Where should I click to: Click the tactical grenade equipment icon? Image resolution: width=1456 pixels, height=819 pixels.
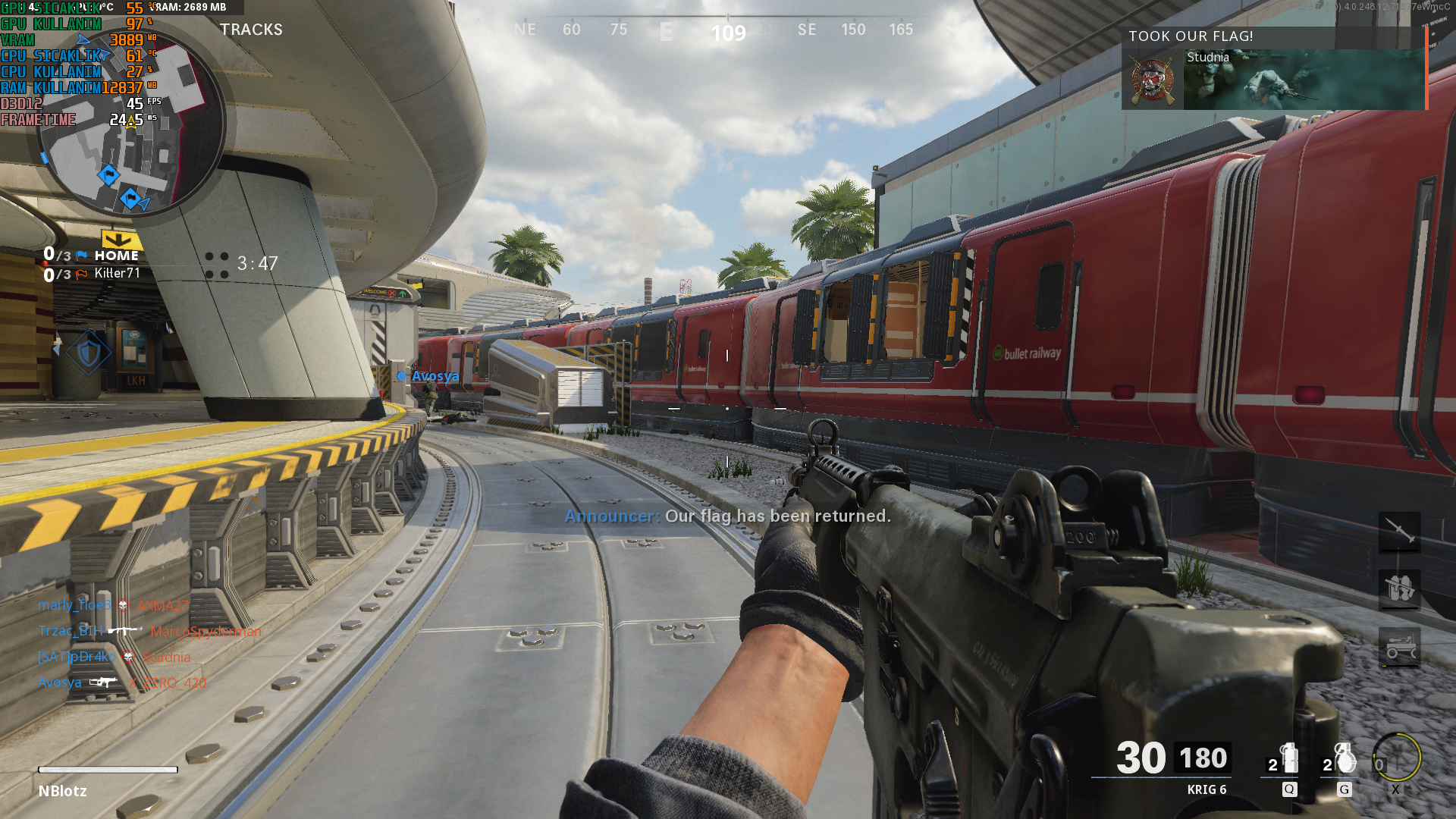pos(1287,758)
